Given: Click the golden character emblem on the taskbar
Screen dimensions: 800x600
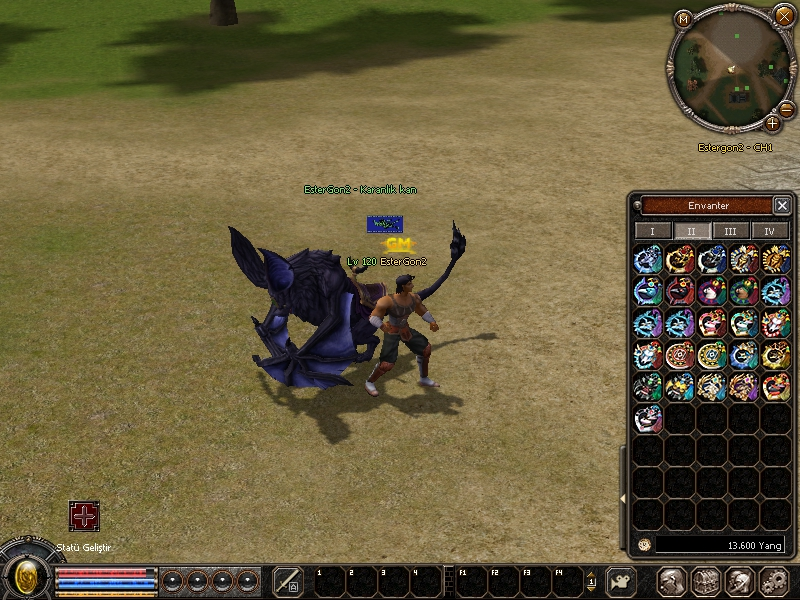Looking at the screenshot, I should 27,576.
